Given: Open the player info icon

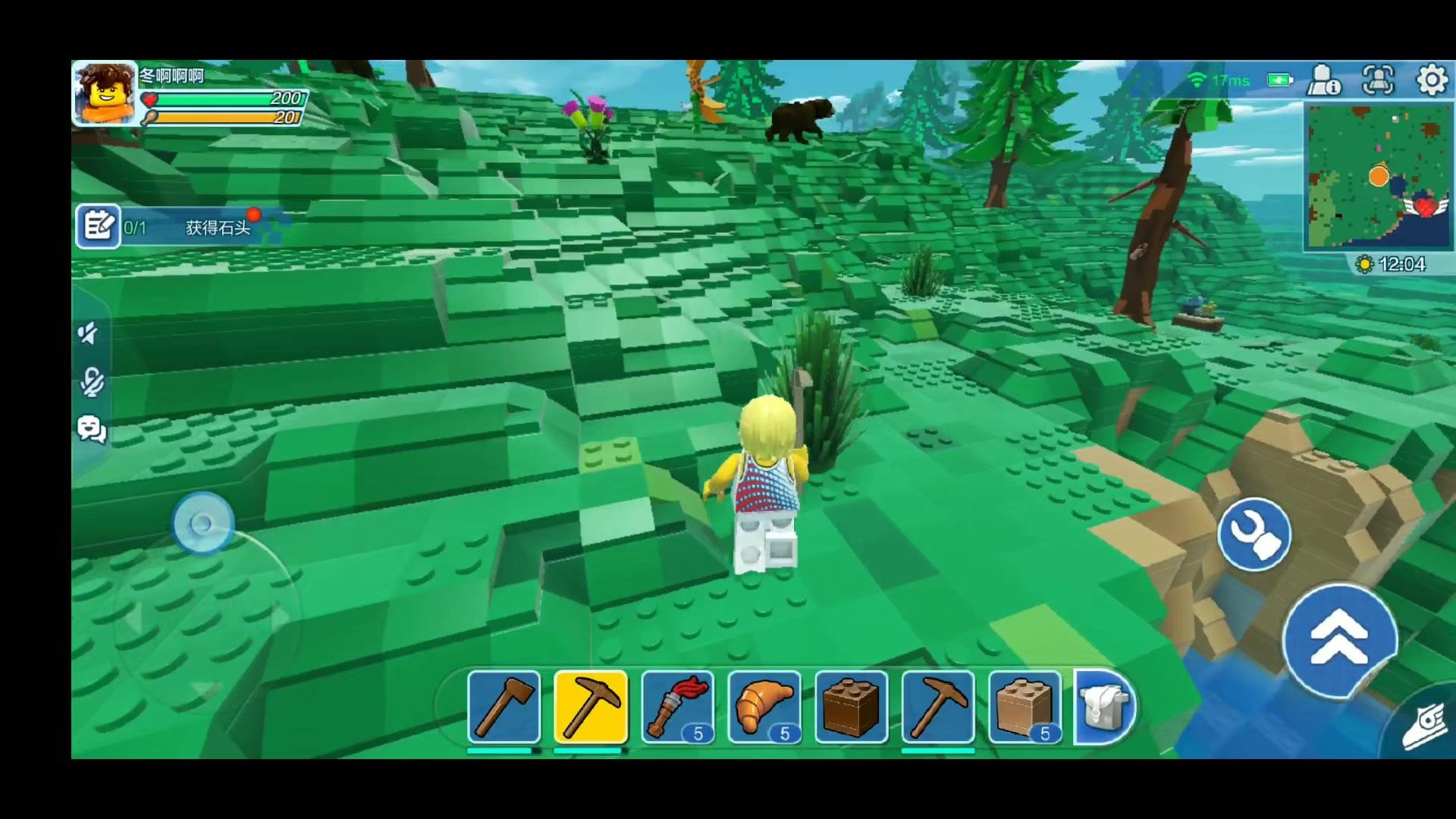Looking at the screenshot, I should click(x=1323, y=80).
